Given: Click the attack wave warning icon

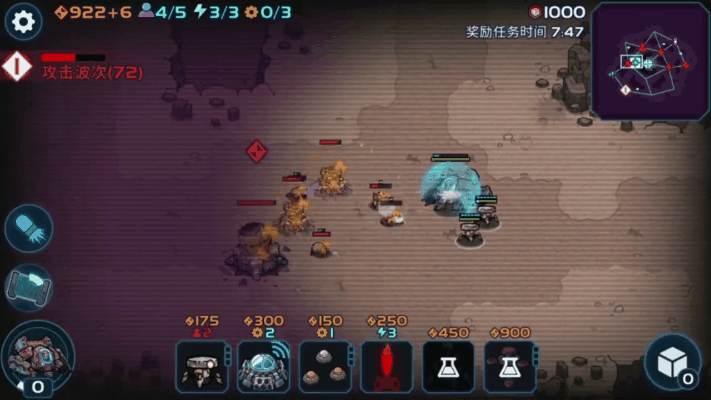Looking at the screenshot, I should pyautogui.click(x=17, y=66).
